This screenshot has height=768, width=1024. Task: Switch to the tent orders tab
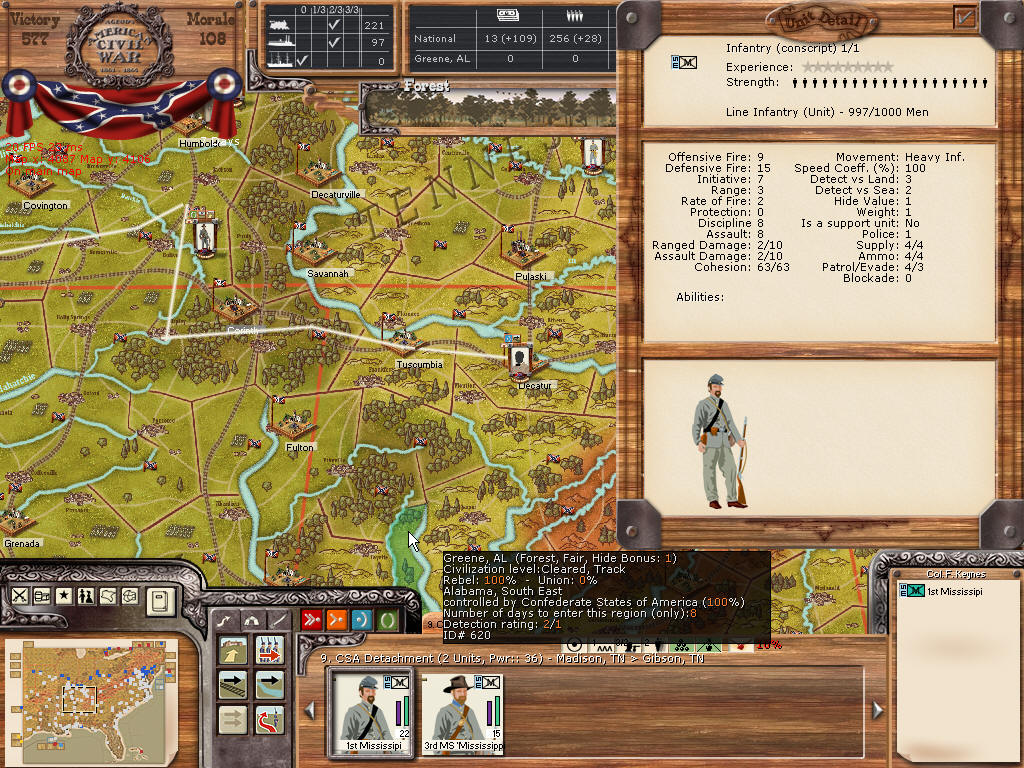(252, 620)
